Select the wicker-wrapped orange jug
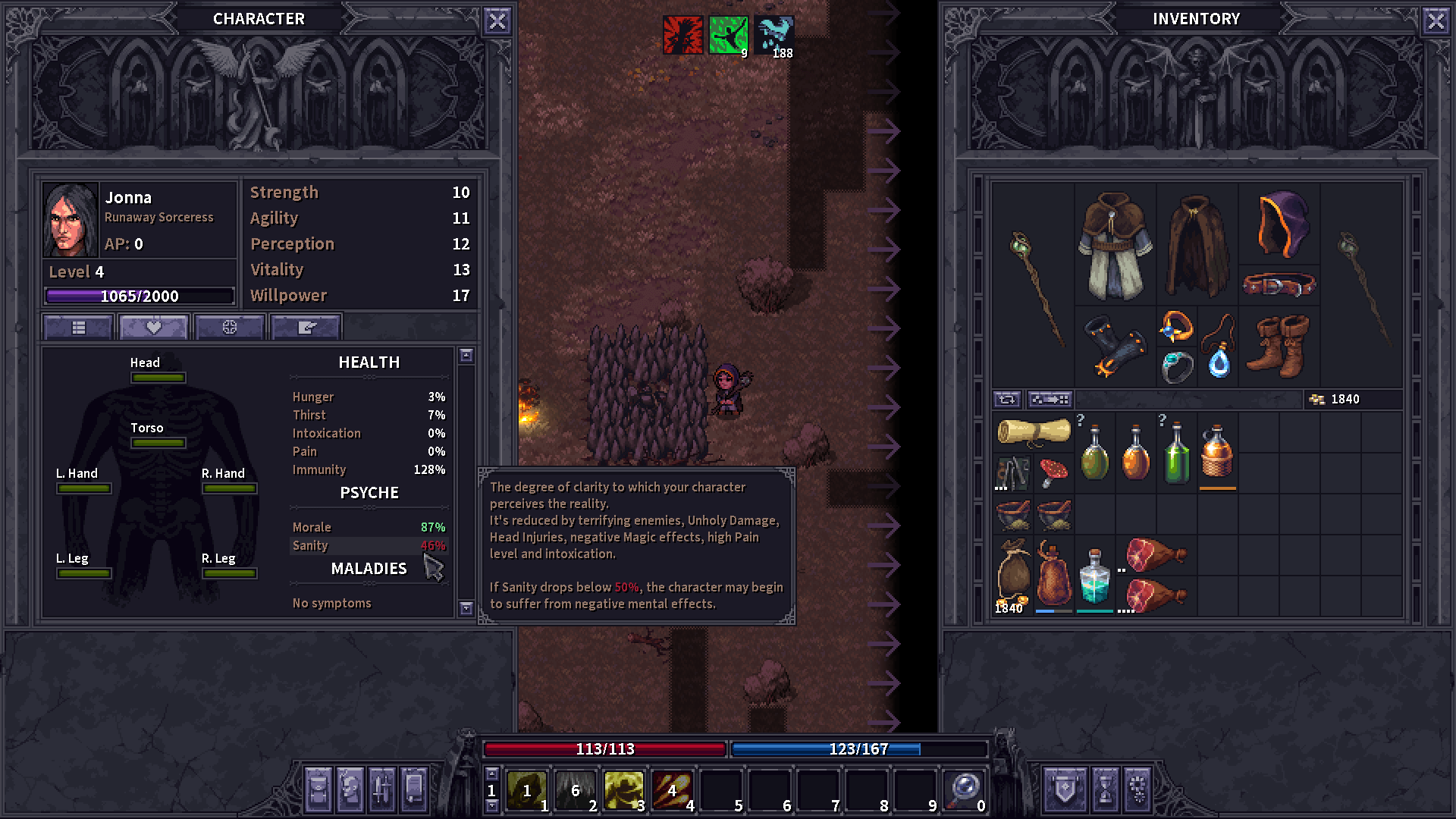1456x819 pixels. pyautogui.click(x=1217, y=452)
